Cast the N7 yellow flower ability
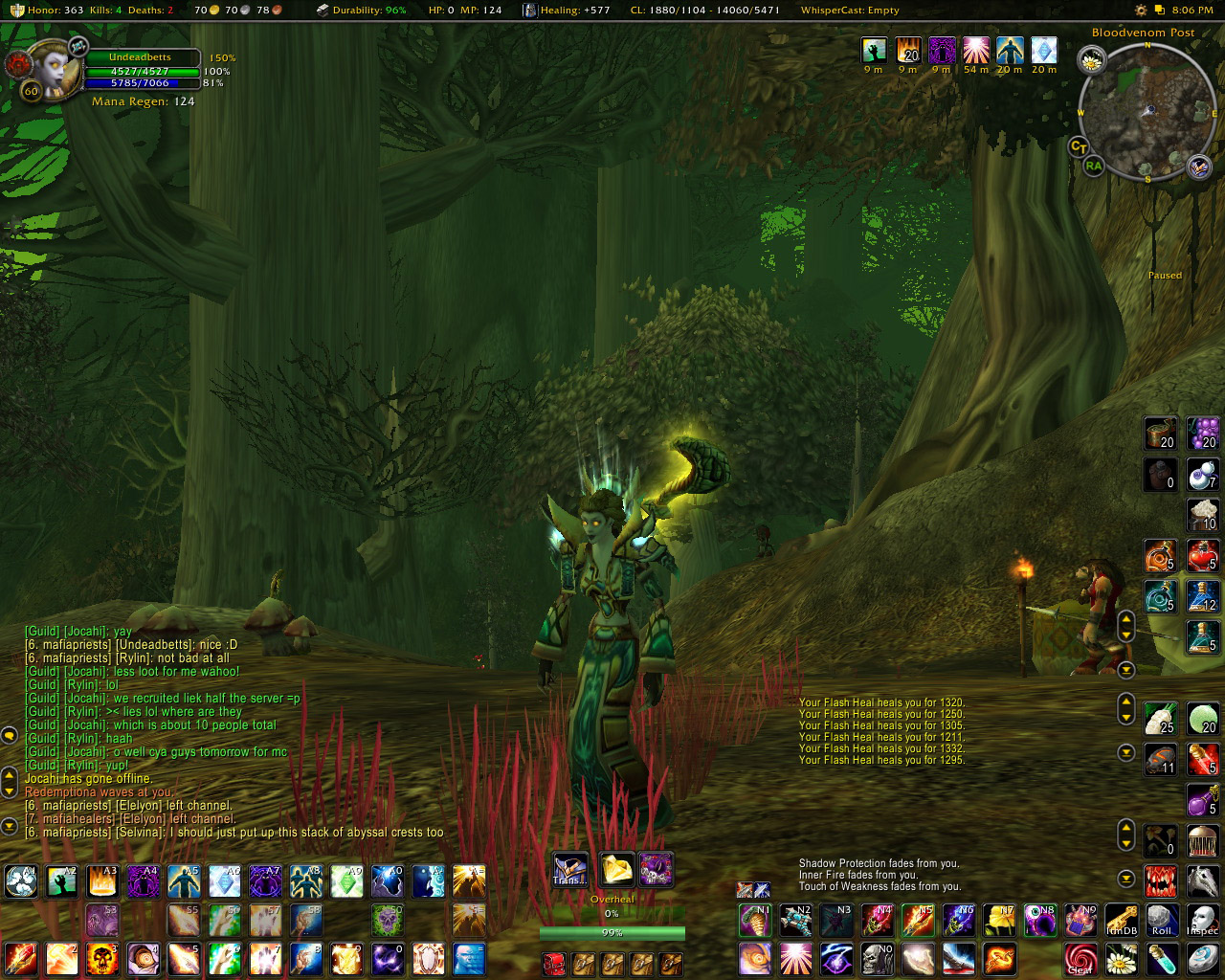Image resolution: width=1225 pixels, height=980 pixels. (999, 920)
